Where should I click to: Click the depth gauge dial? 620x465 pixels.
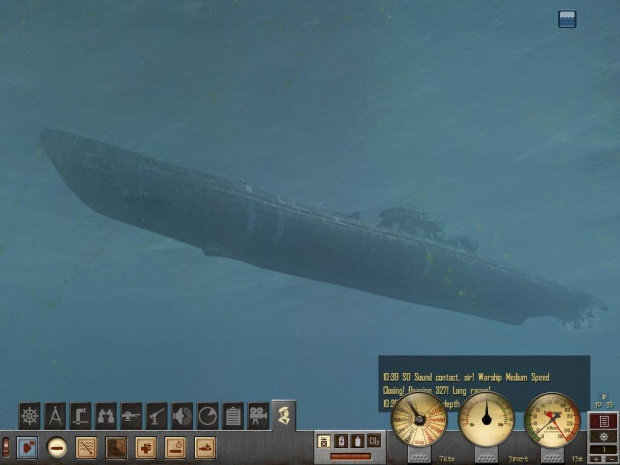coord(553,419)
